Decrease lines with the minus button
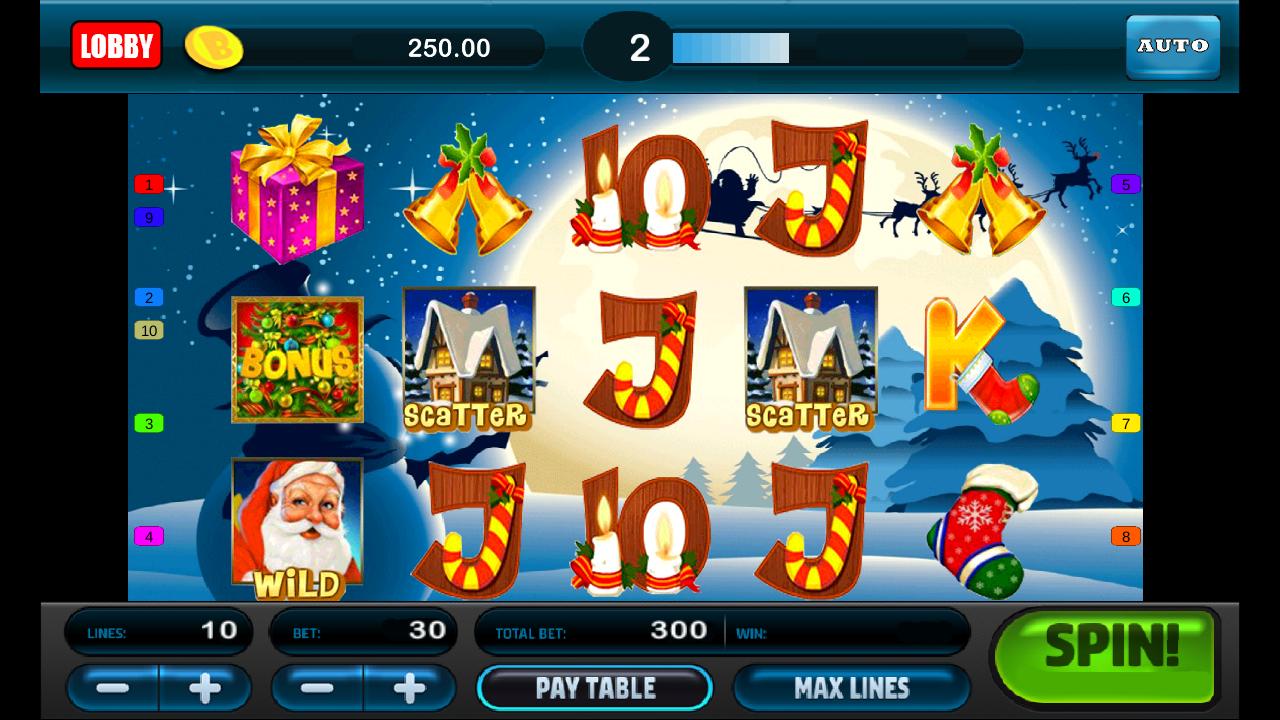1280x720 pixels. 111,688
